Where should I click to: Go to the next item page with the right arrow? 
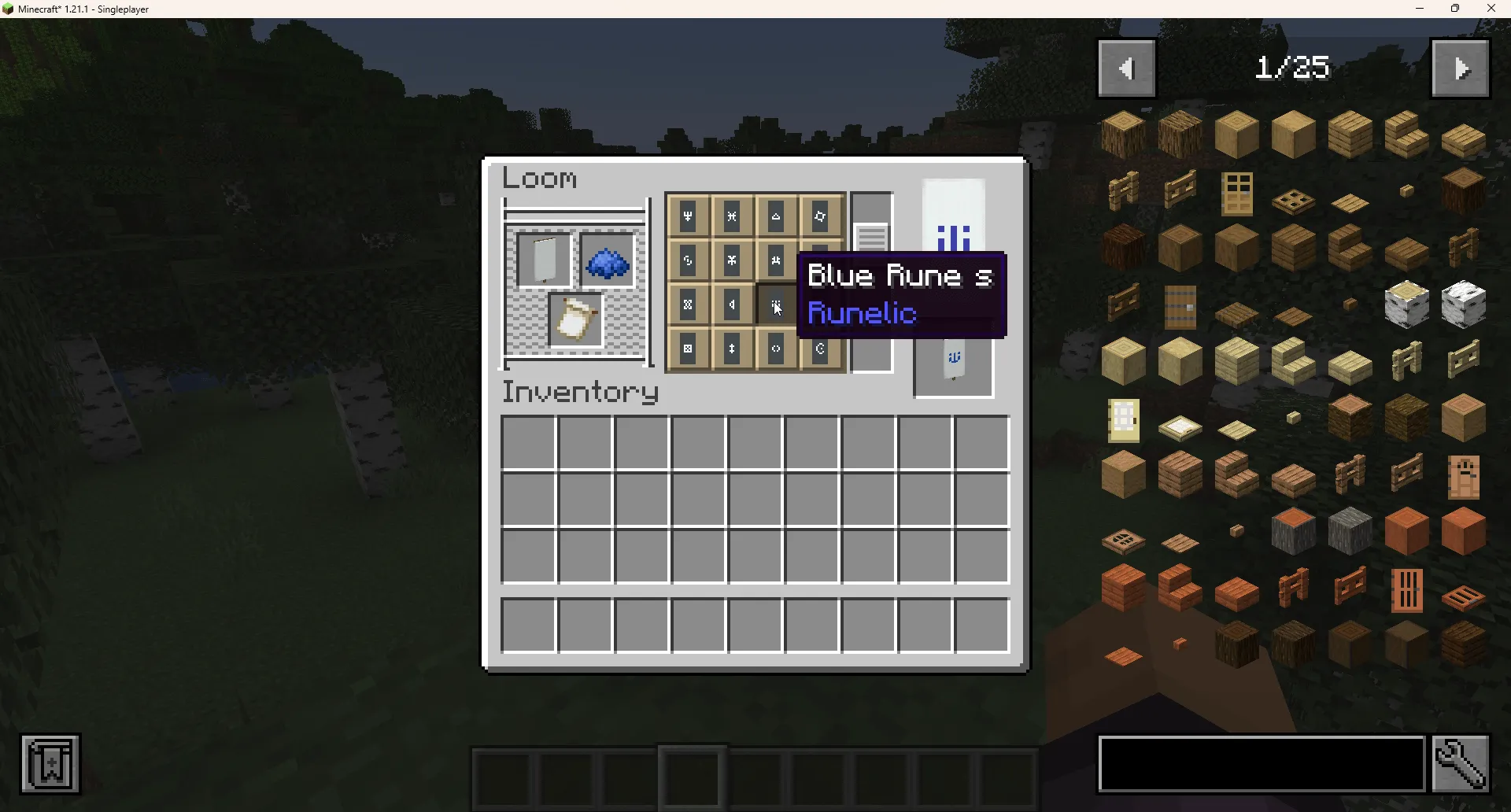click(1461, 68)
